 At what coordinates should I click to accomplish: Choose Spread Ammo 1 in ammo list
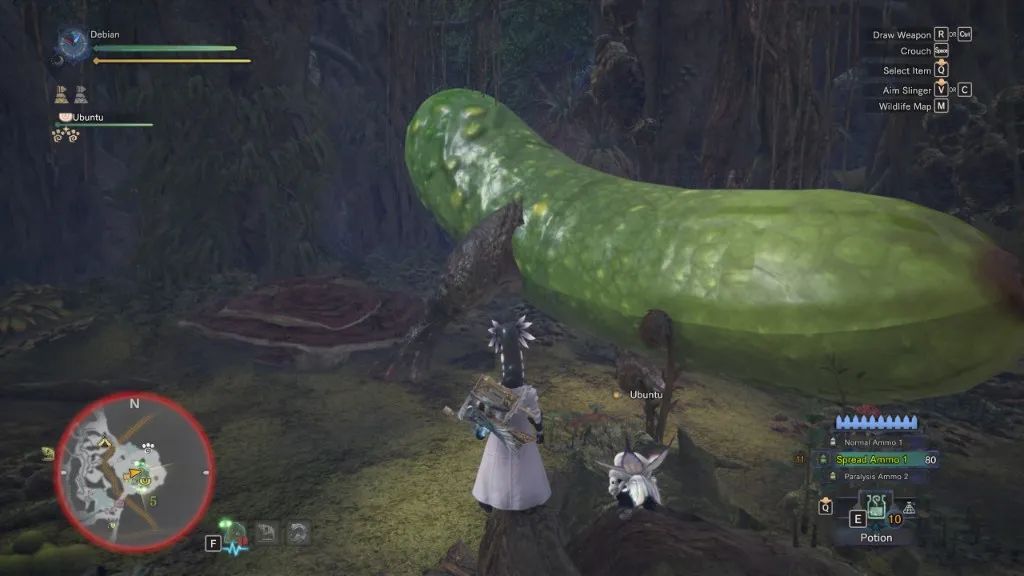873,459
